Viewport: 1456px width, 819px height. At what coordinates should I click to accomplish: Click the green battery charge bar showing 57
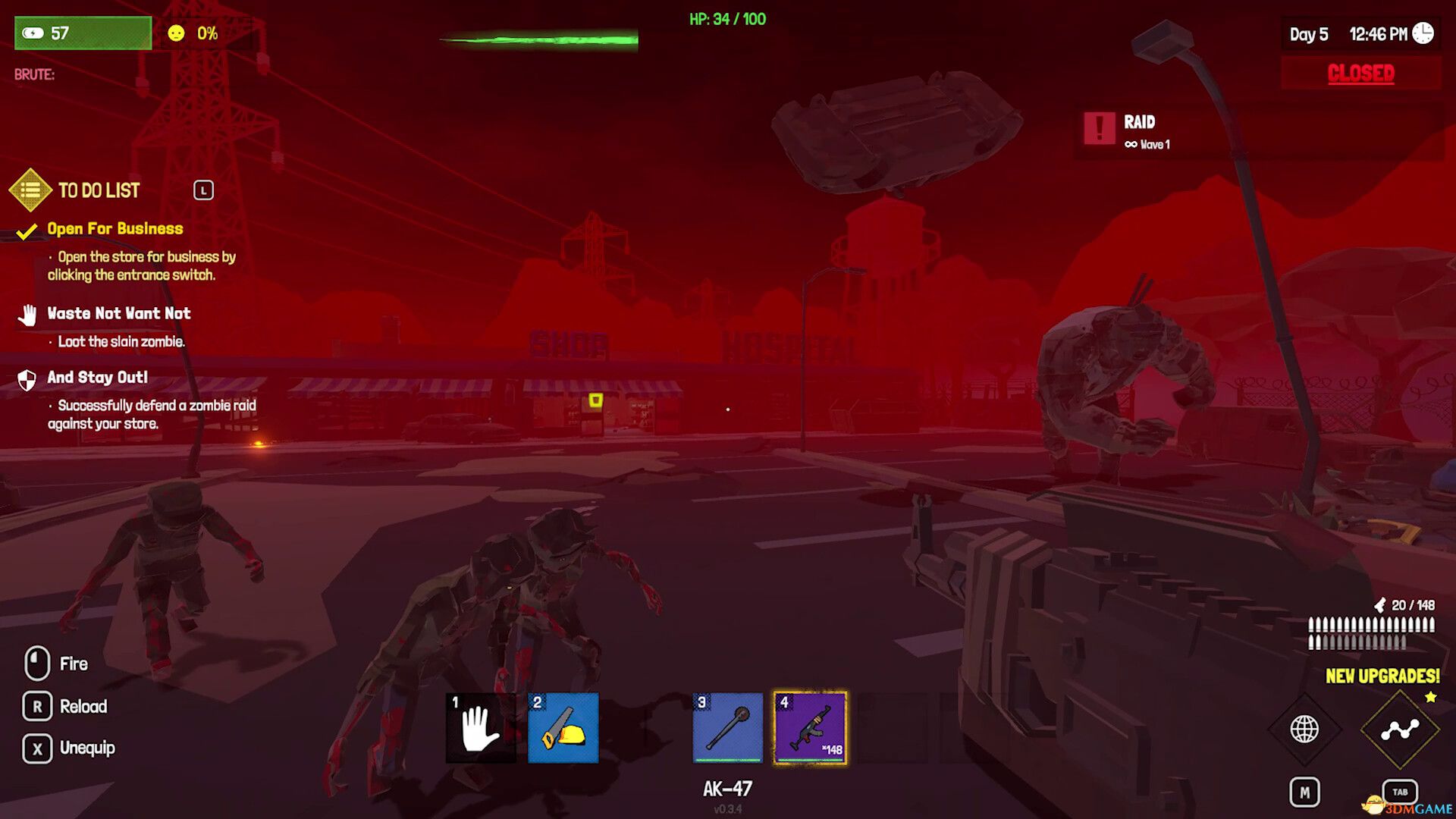[x=82, y=33]
